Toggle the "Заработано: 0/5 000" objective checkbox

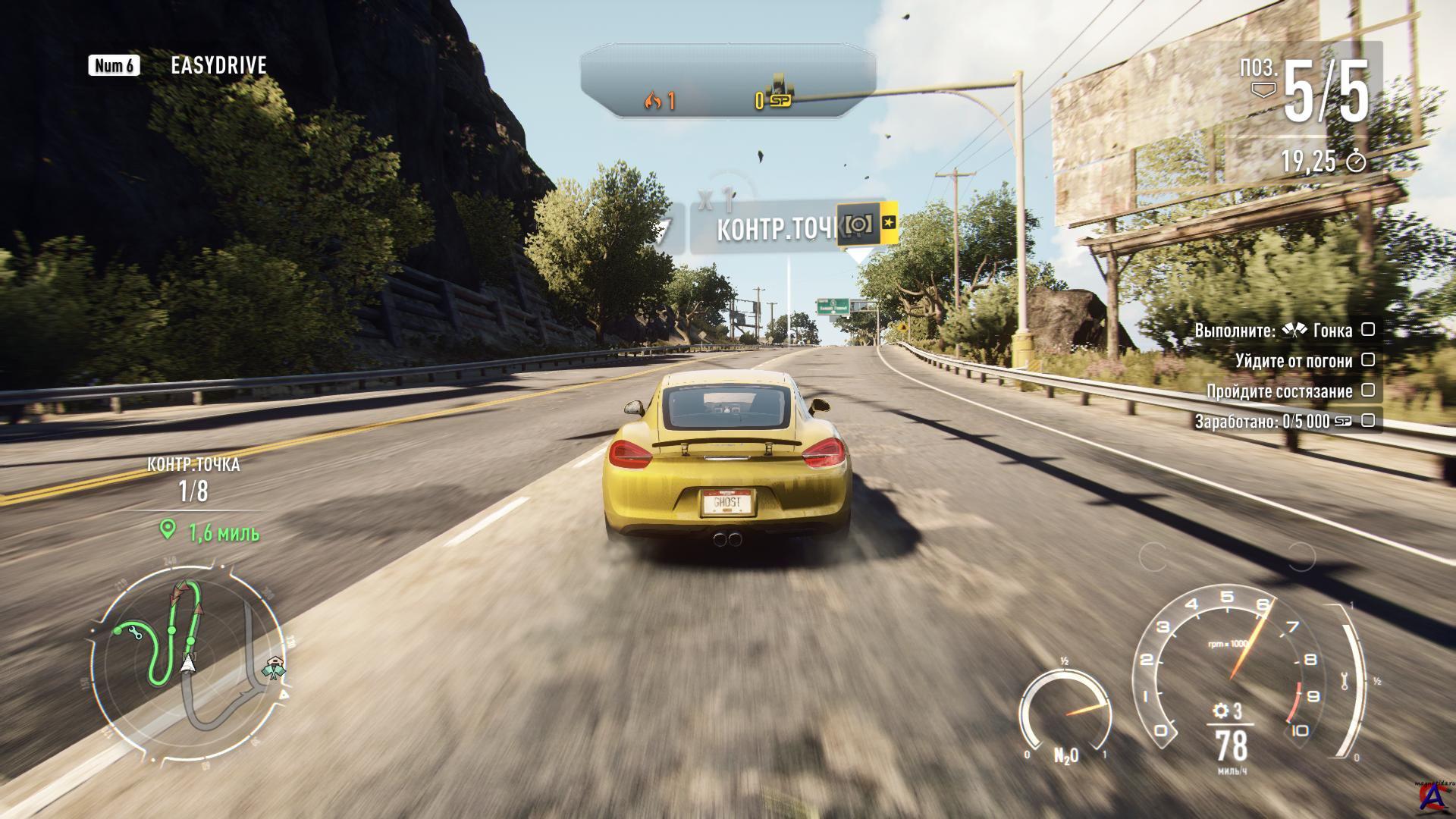pyautogui.click(x=1368, y=420)
